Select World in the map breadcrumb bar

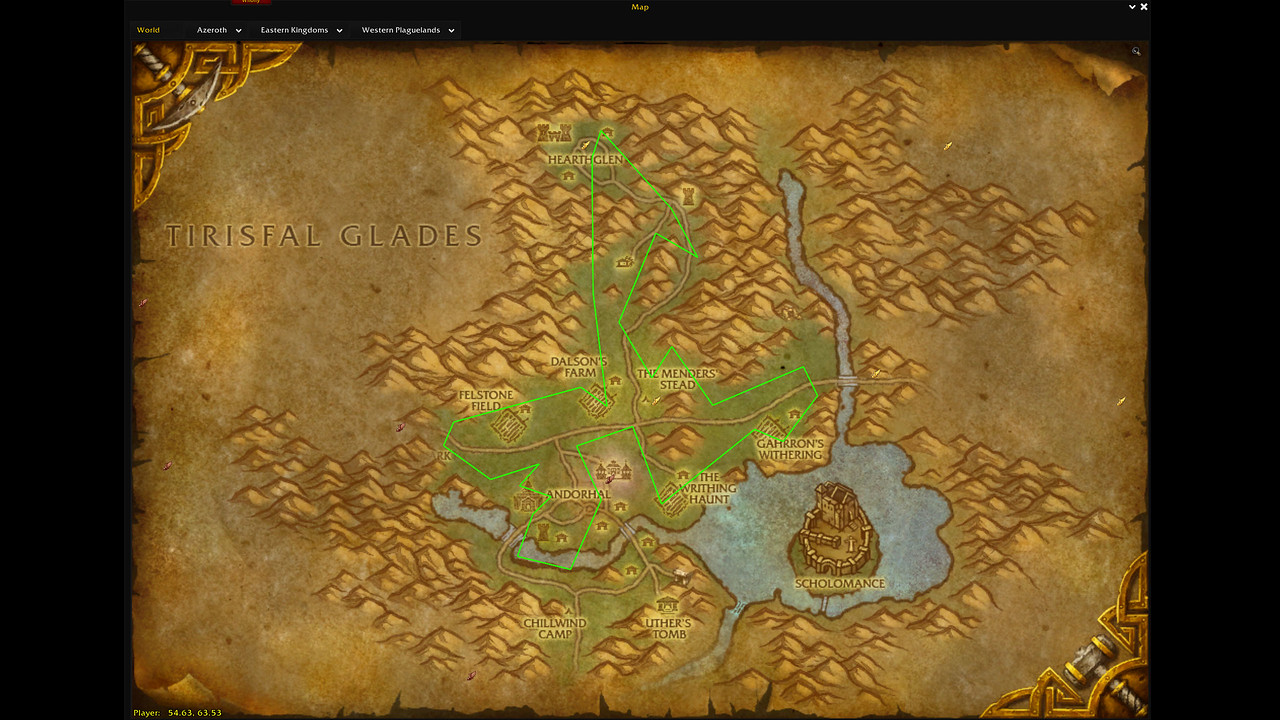148,30
